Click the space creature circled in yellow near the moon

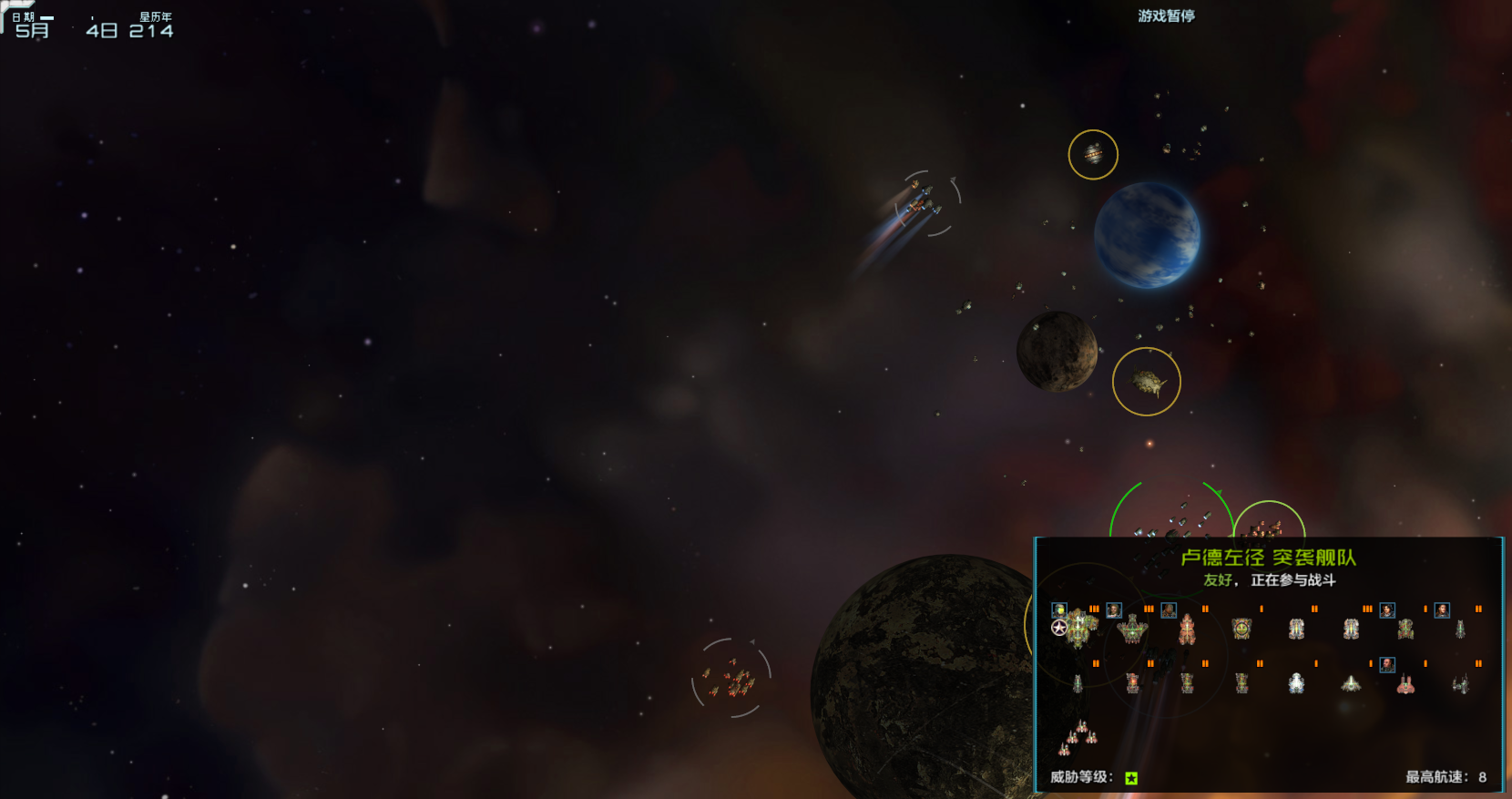tap(1146, 383)
